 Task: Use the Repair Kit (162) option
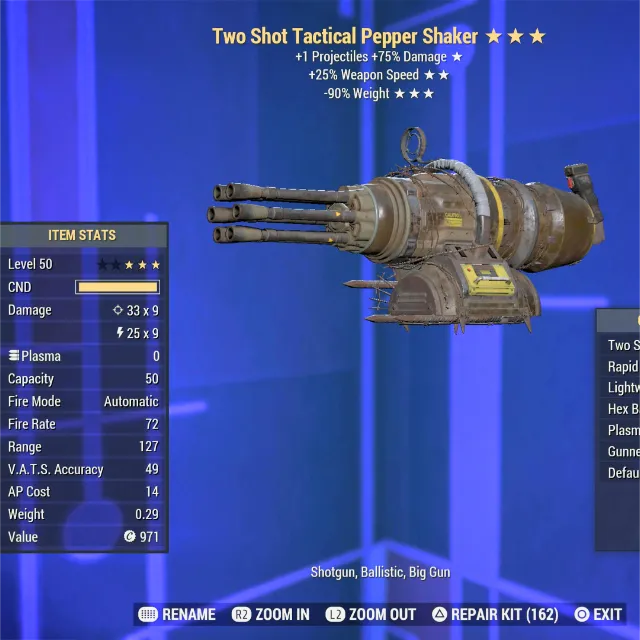click(496, 614)
